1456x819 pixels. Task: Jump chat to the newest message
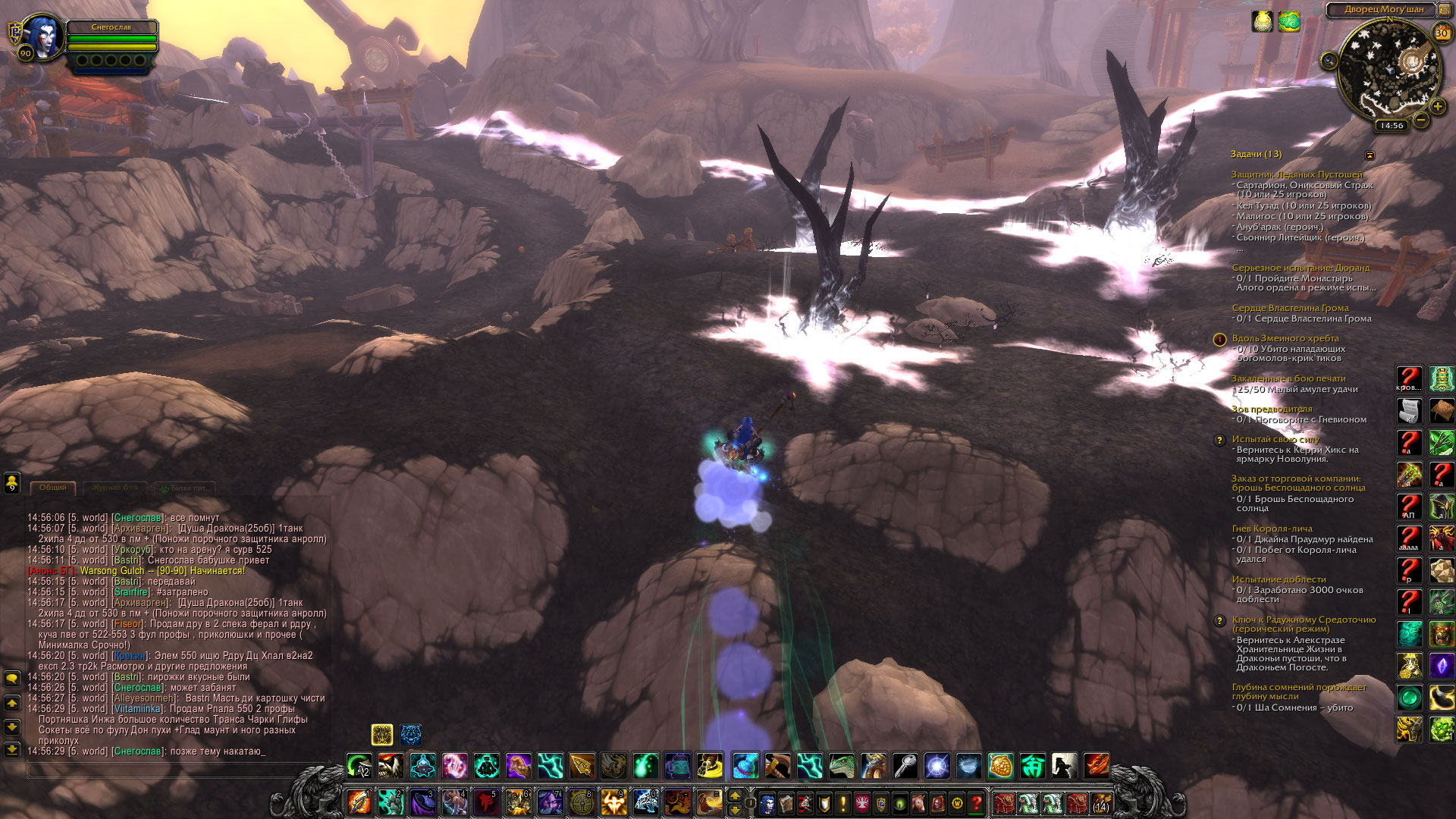[x=12, y=749]
